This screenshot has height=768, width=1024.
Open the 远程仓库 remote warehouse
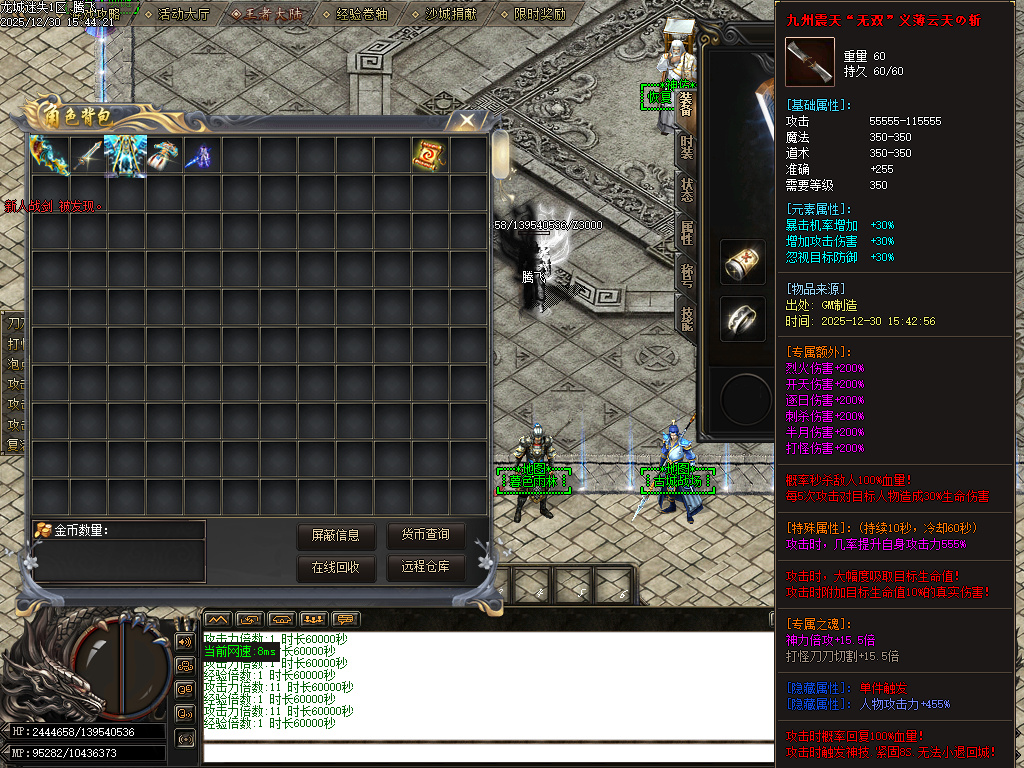click(x=425, y=568)
